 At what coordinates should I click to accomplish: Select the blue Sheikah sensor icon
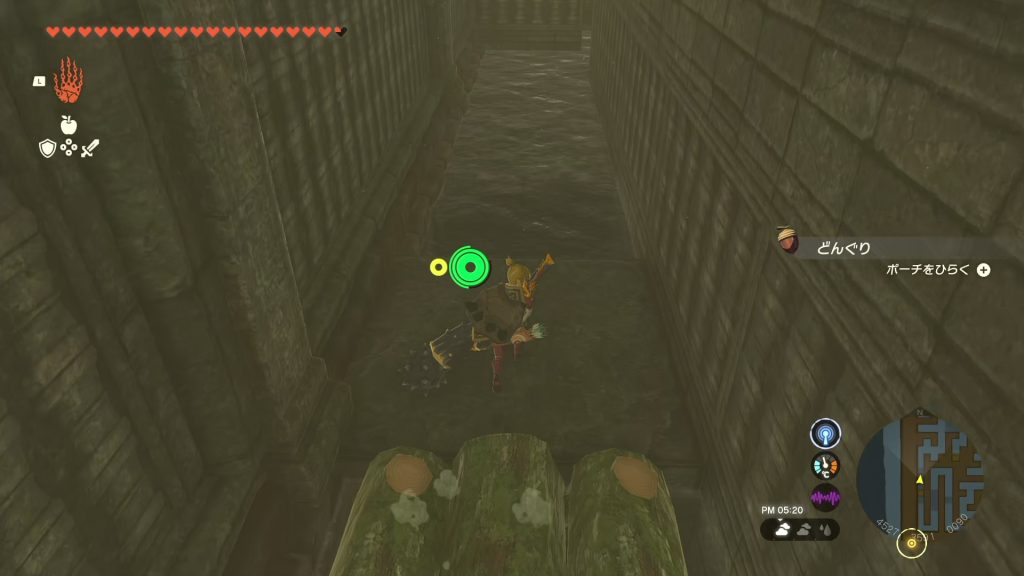click(x=825, y=433)
